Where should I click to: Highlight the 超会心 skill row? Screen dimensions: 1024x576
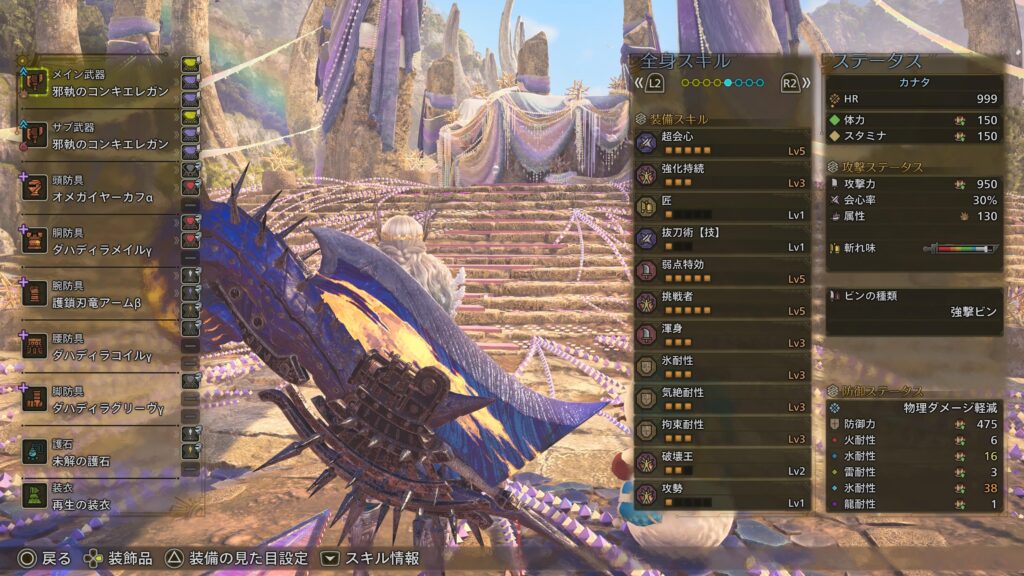pyautogui.click(x=721, y=144)
